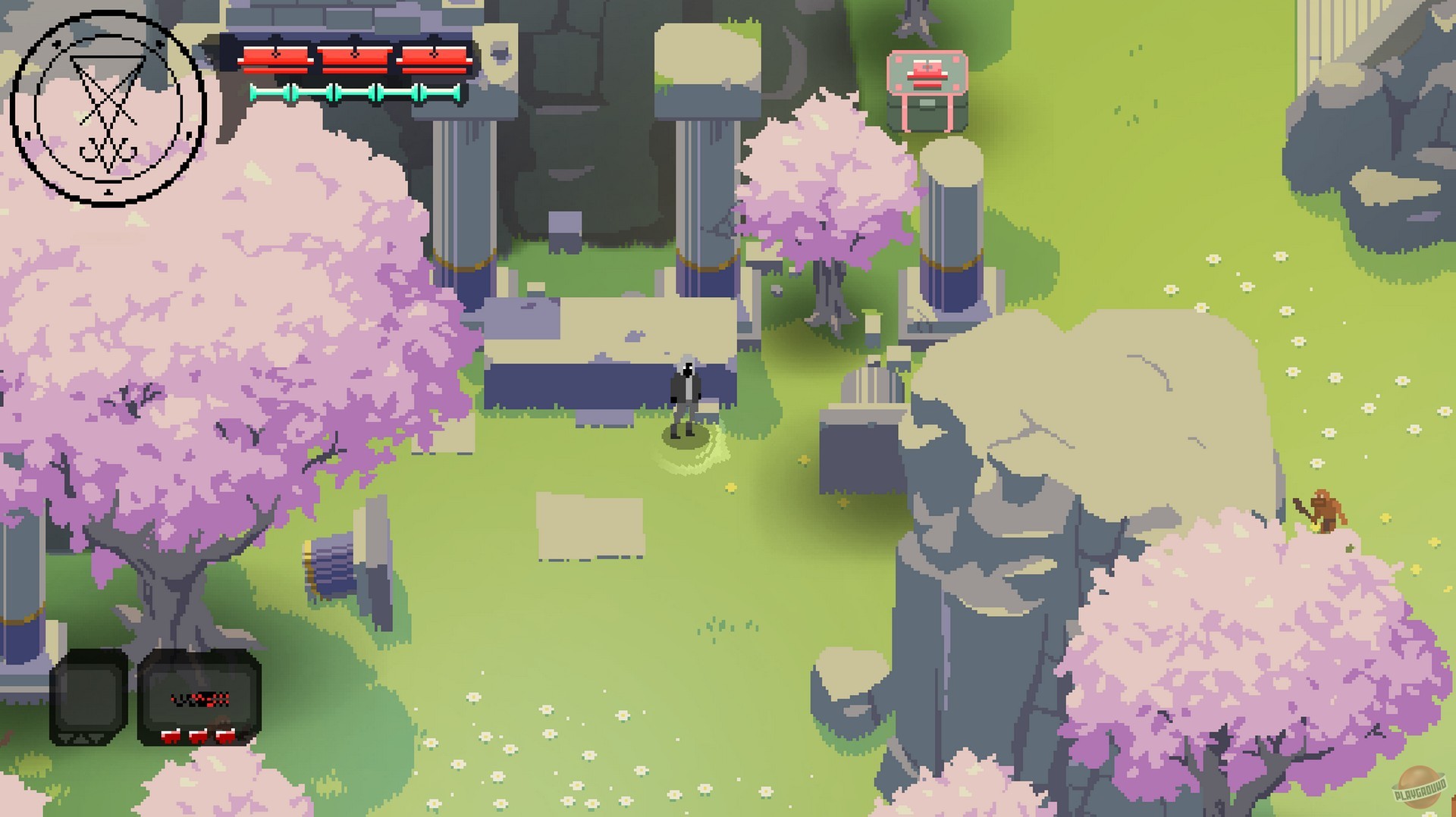This screenshot has width=1456, height=817.
Task: Expand the left arrow under the empty slot
Action: click(64, 738)
